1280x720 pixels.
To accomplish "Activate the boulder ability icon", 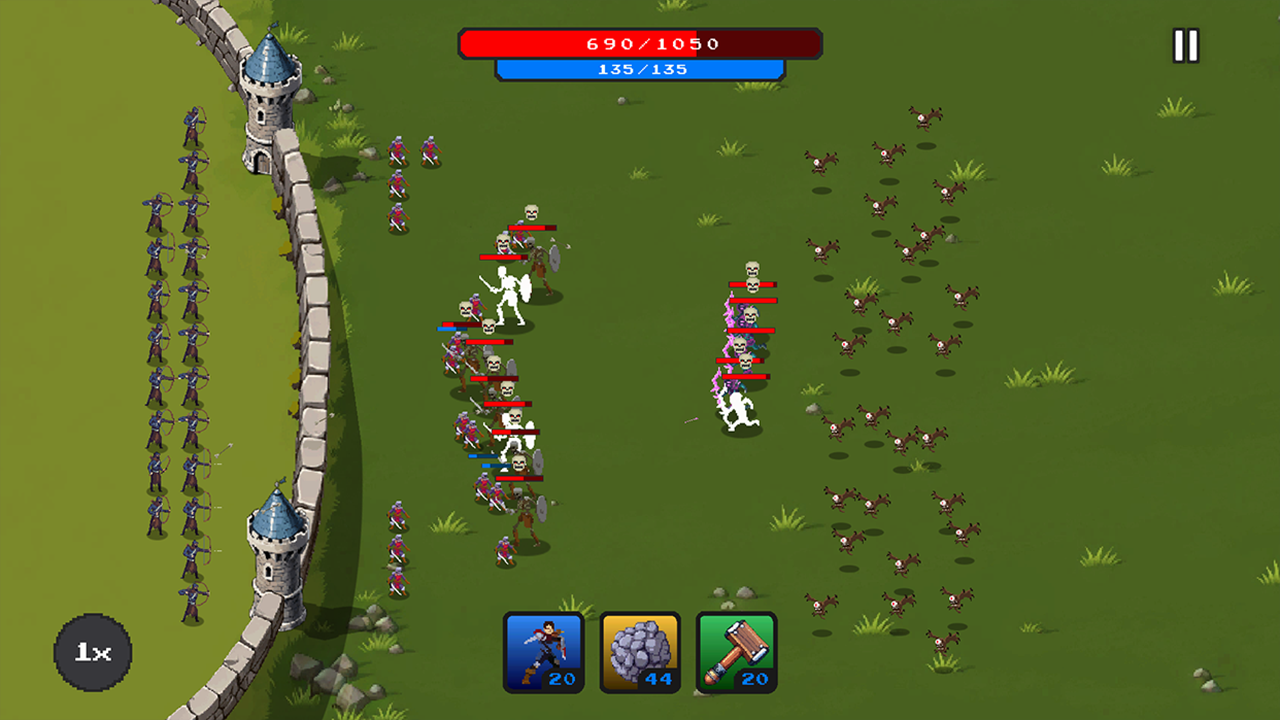I will pyautogui.click(x=640, y=651).
